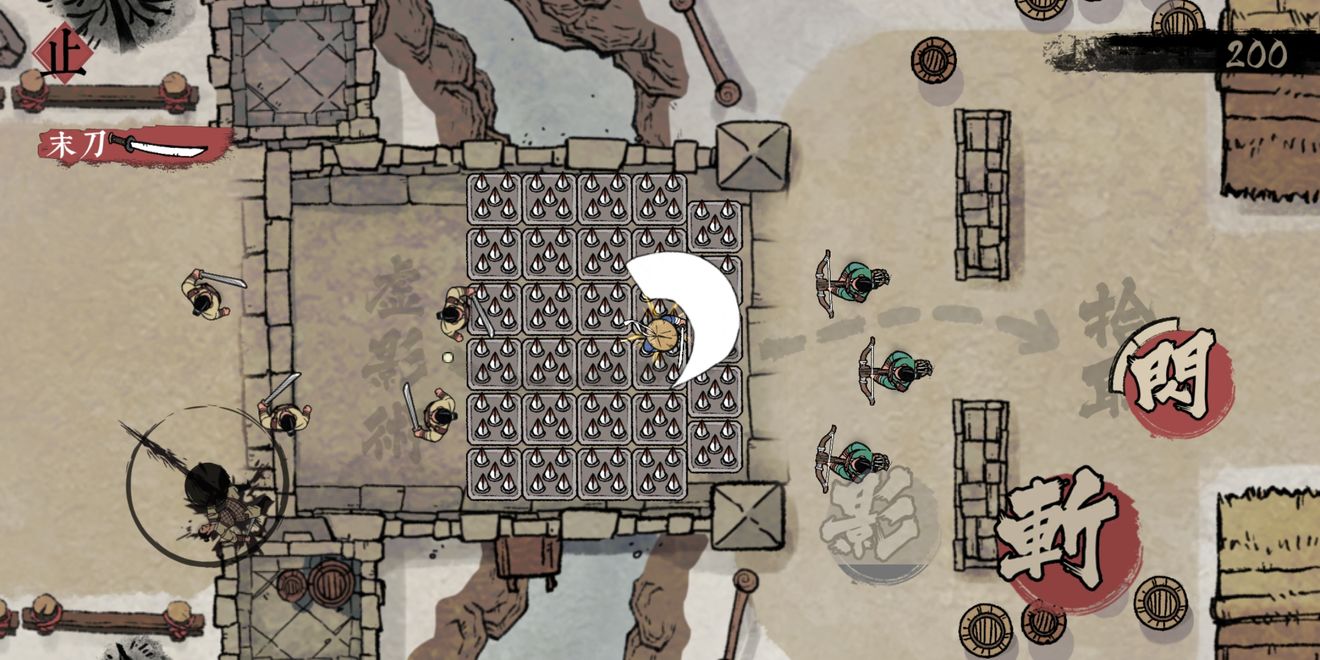
Task: Click the ink-circle virtual joystick
Action: tap(208, 485)
